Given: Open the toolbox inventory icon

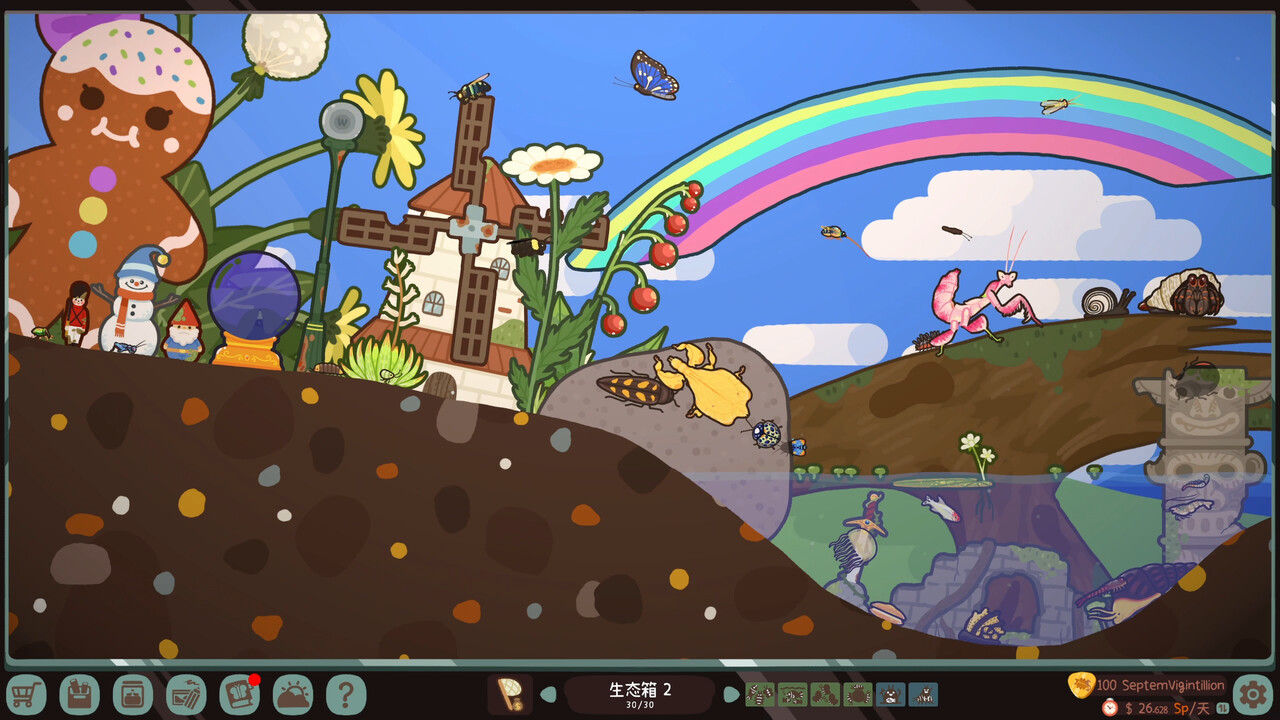Looking at the screenshot, I should click(x=82, y=693).
